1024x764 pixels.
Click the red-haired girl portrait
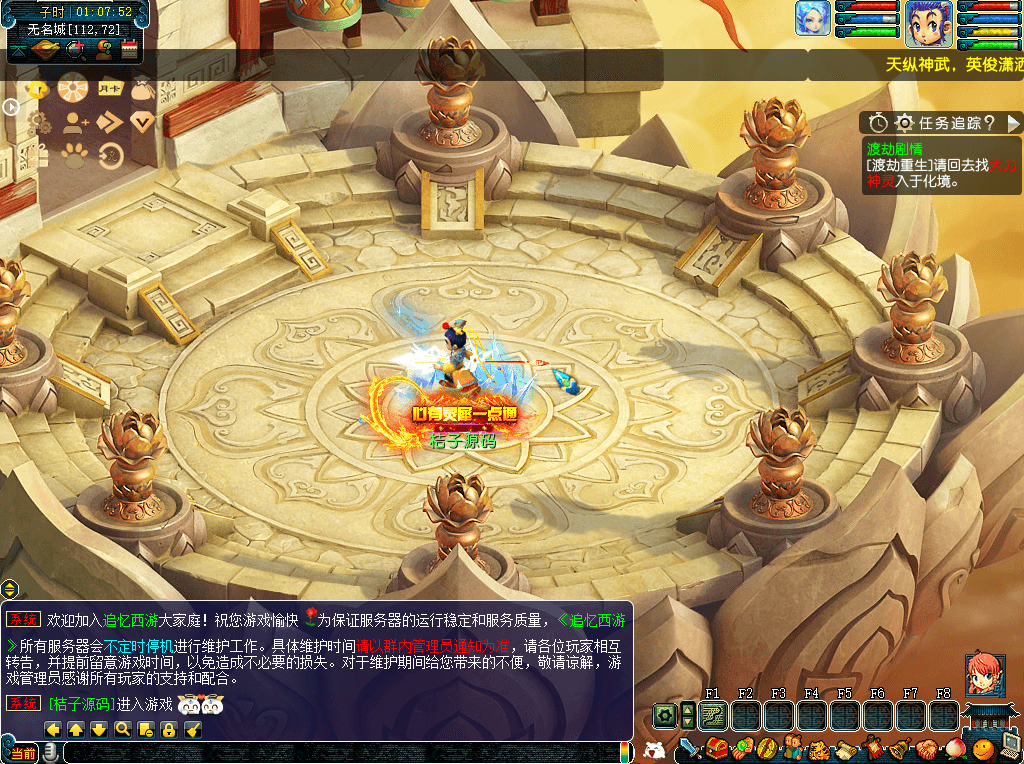(984, 674)
